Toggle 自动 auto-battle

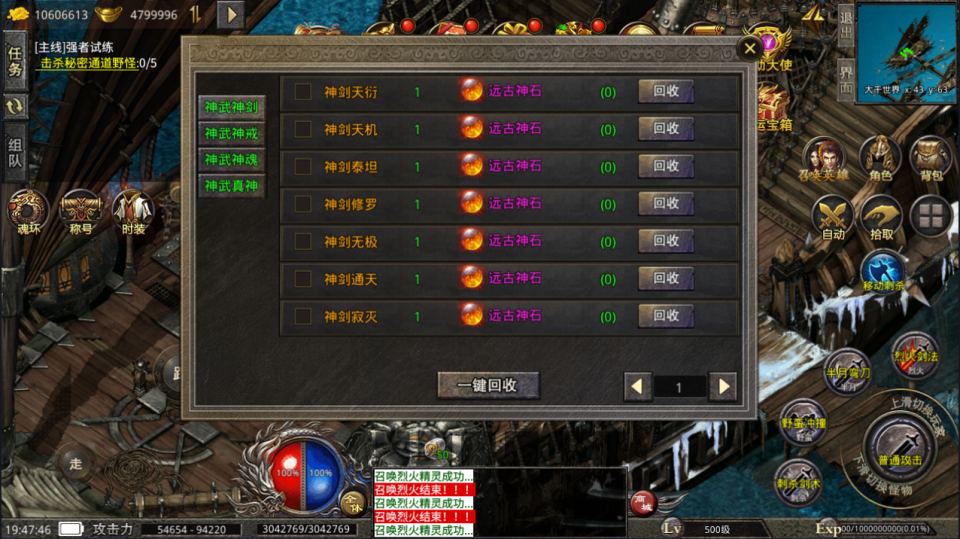832,218
